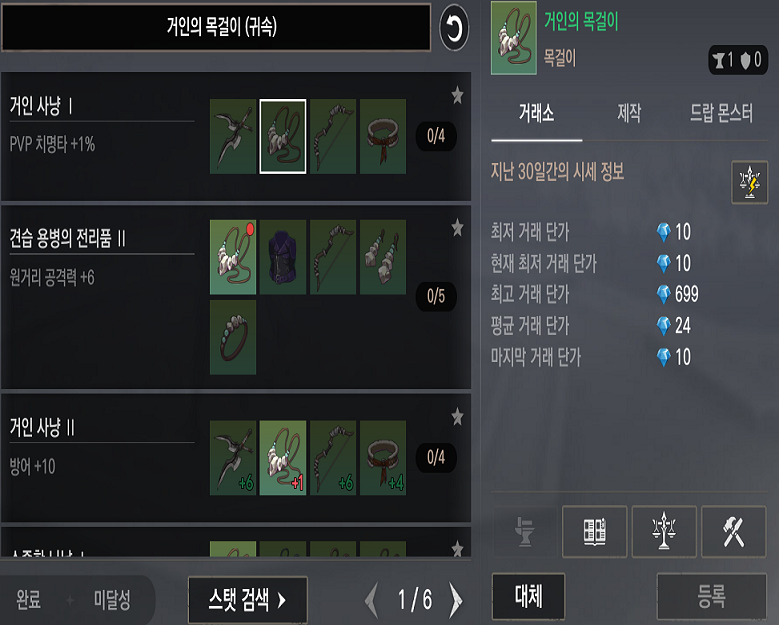Click the 등록 button
Image resolution: width=779 pixels, height=625 pixels.
pyautogui.click(x=711, y=597)
